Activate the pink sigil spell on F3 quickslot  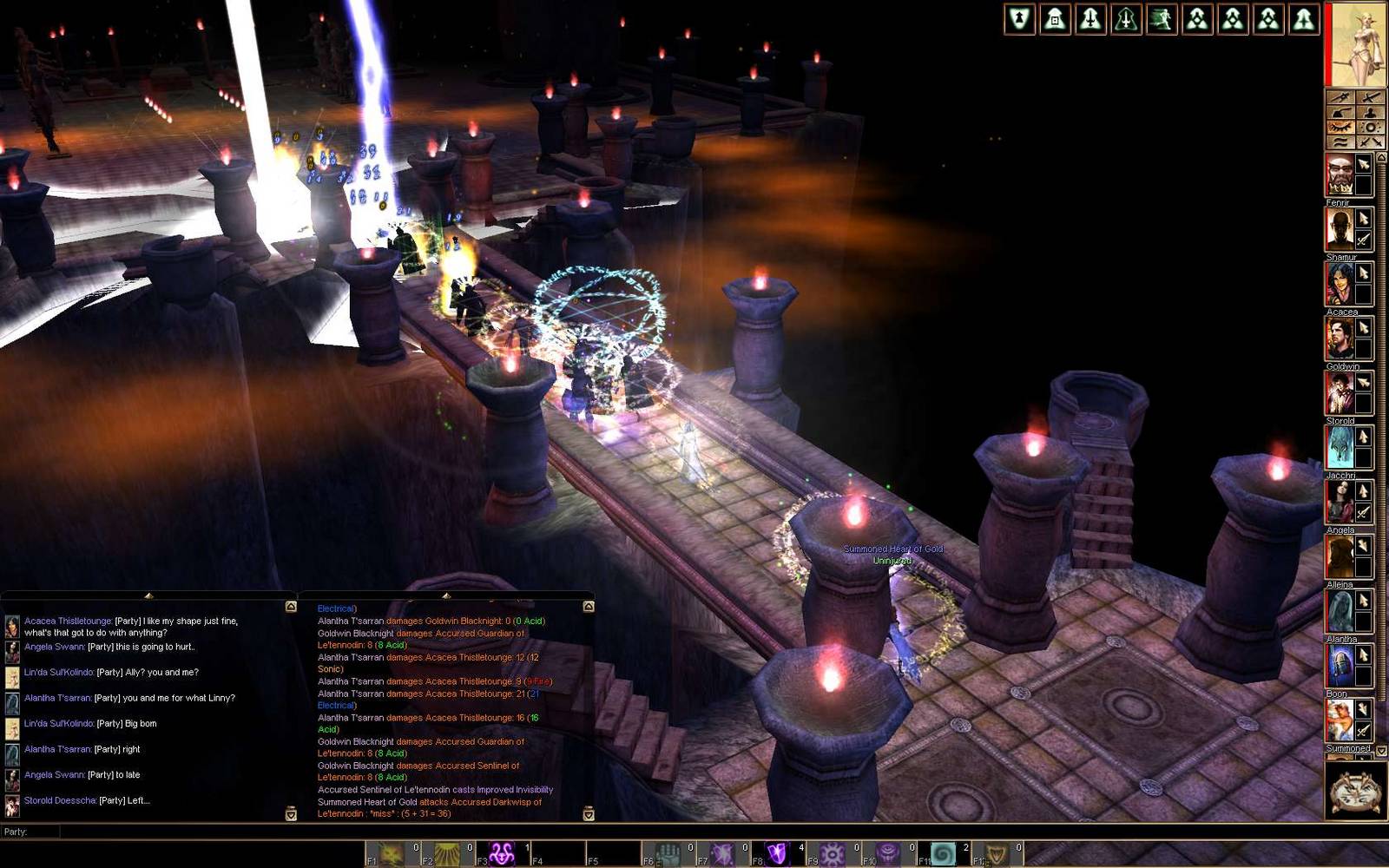[502, 851]
